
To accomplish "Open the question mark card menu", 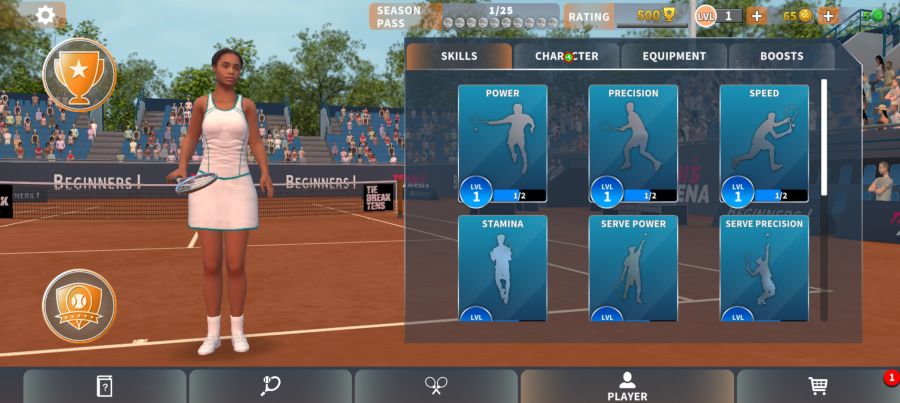I will [x=104, y=386].
